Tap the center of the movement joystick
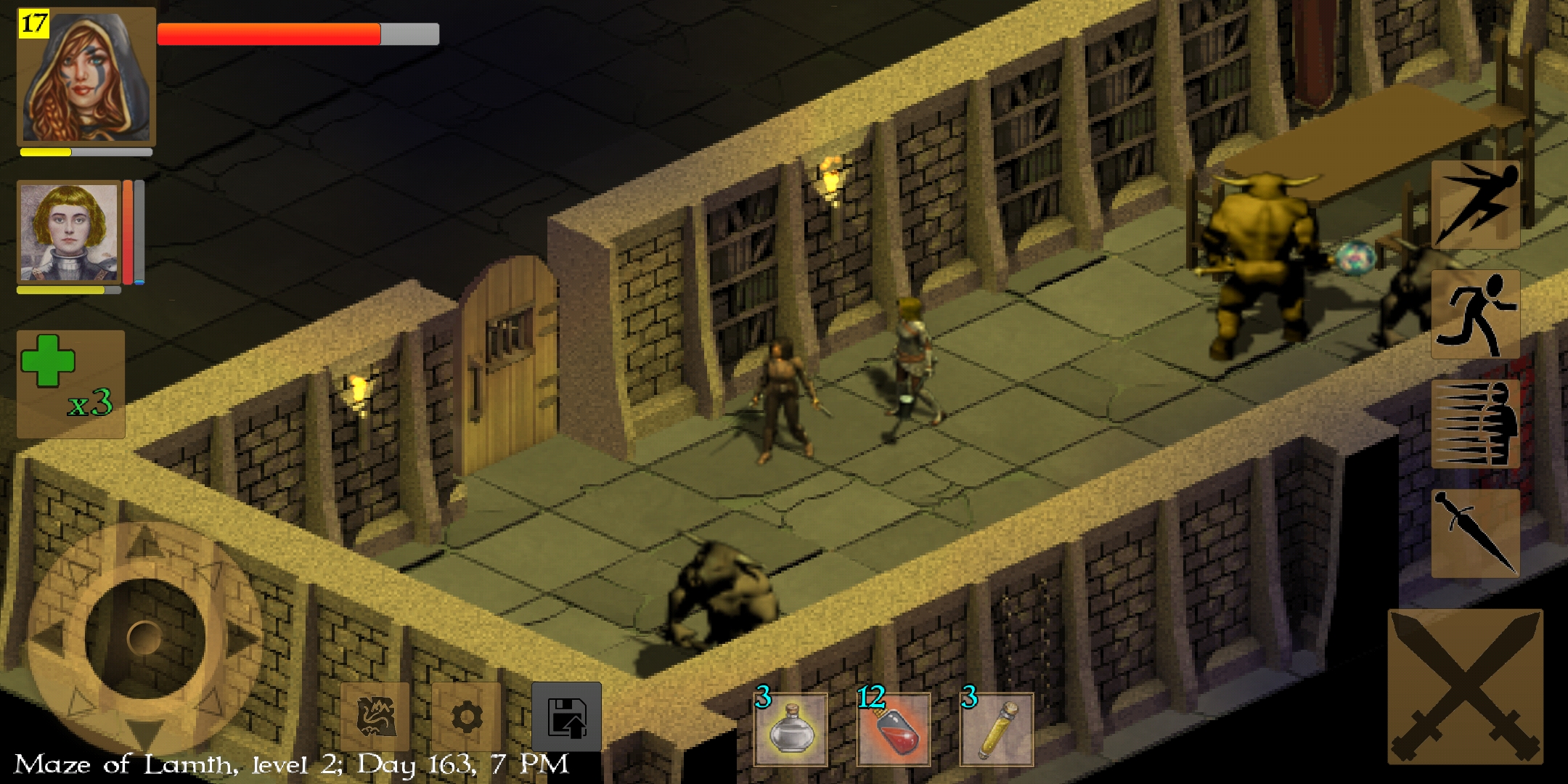This screenshot has width=1568, height=784. tap(144, 637)
